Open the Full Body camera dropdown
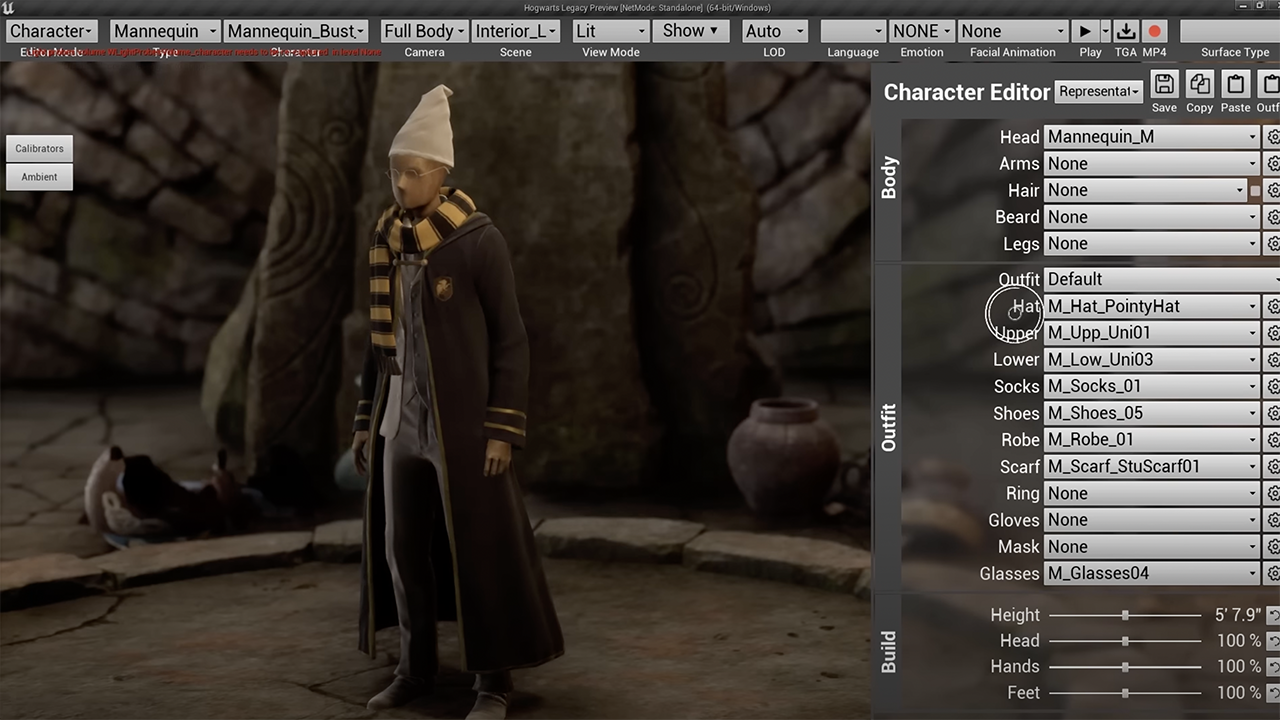The height and width of the screenshot is (720, 1280). pos(424,31)
